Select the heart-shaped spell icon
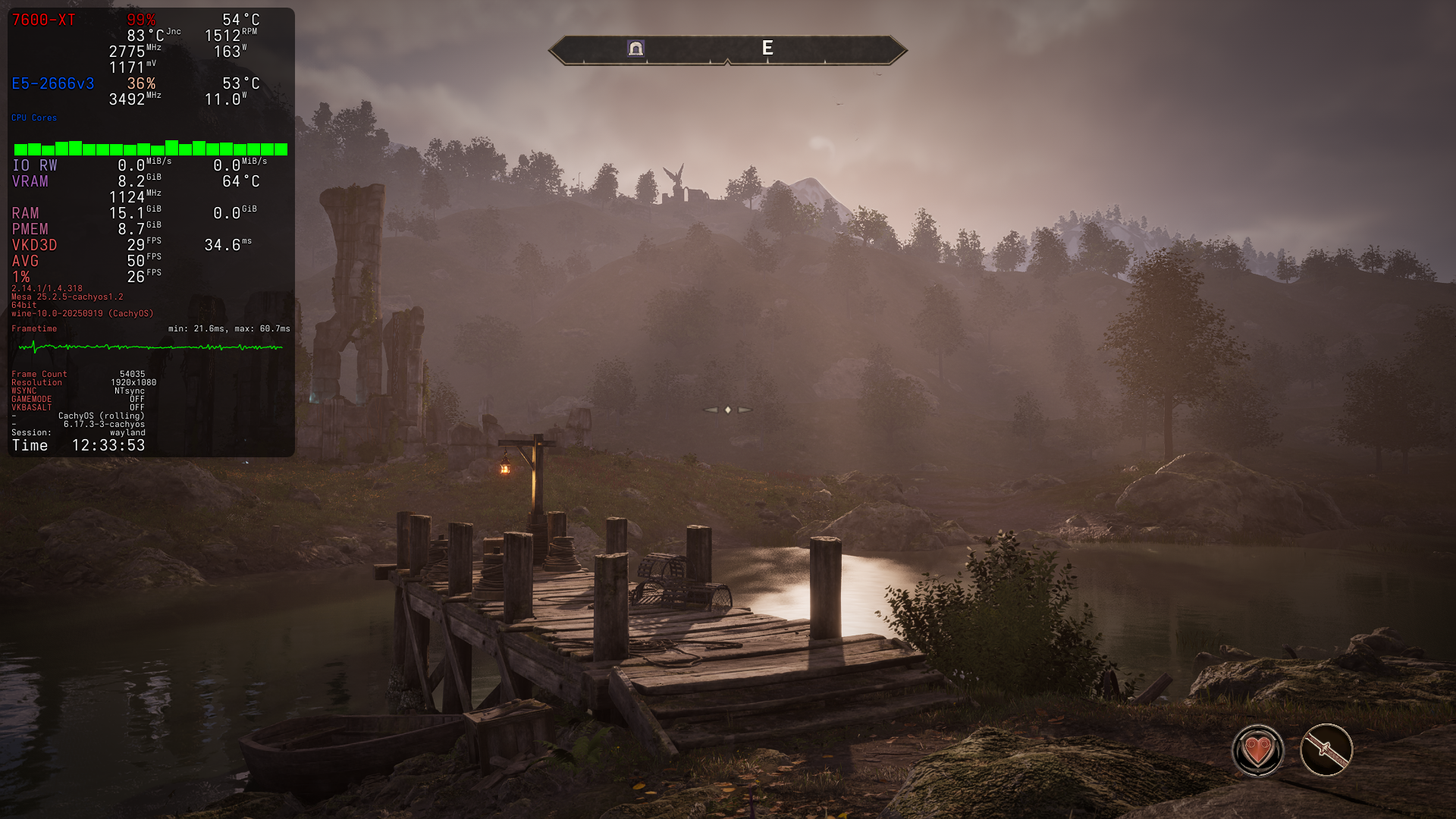Image resolution: width=1456 pixels, height=819 pixels. click(1257, 751)
